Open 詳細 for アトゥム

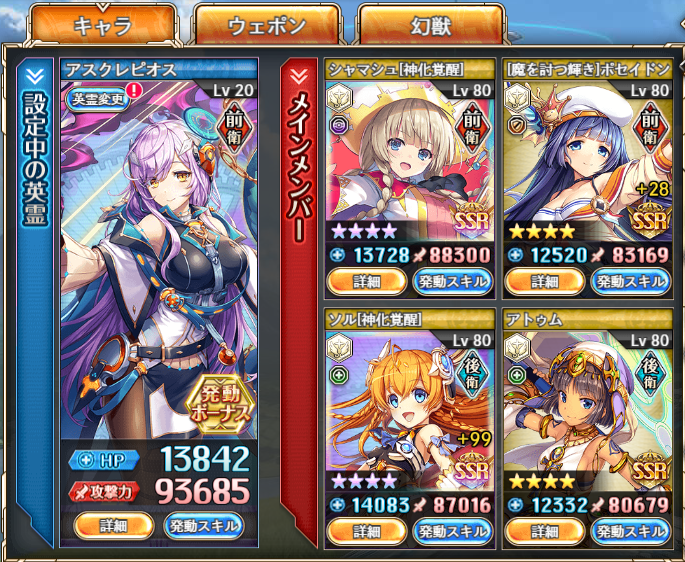(545, 531)
